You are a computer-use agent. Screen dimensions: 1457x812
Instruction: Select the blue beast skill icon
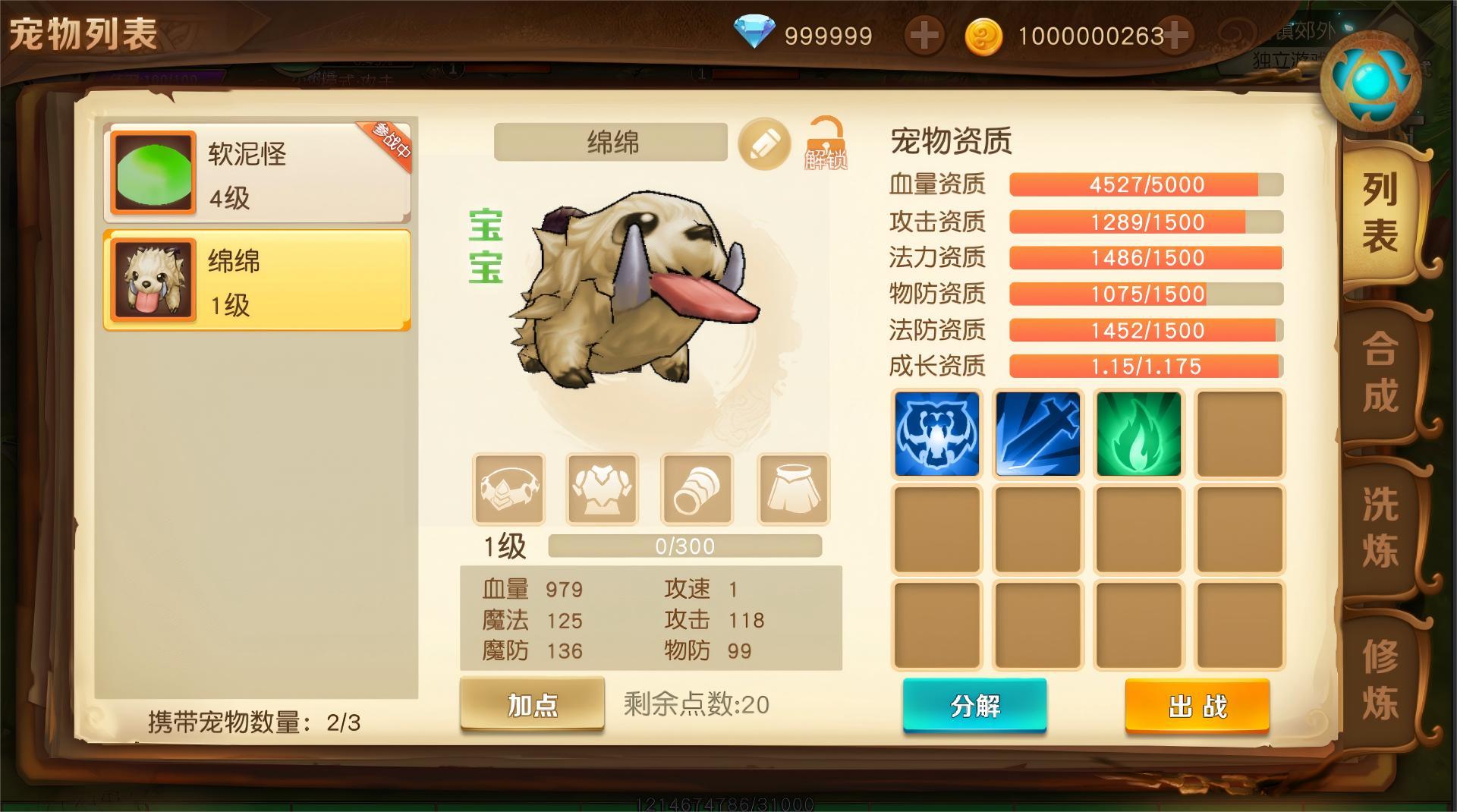(x=936, y=434)
